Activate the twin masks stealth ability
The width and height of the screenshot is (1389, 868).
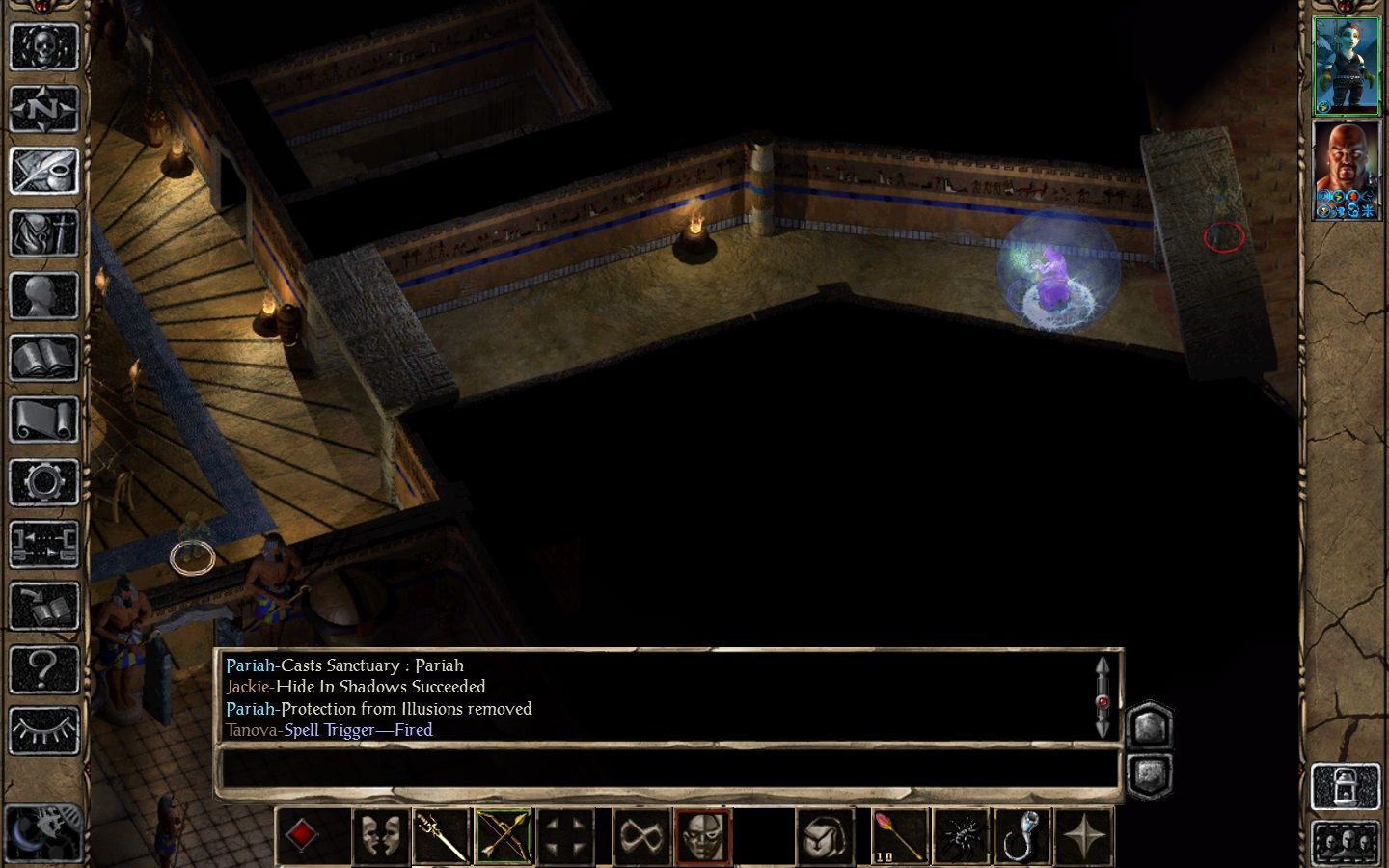(379, 836)
